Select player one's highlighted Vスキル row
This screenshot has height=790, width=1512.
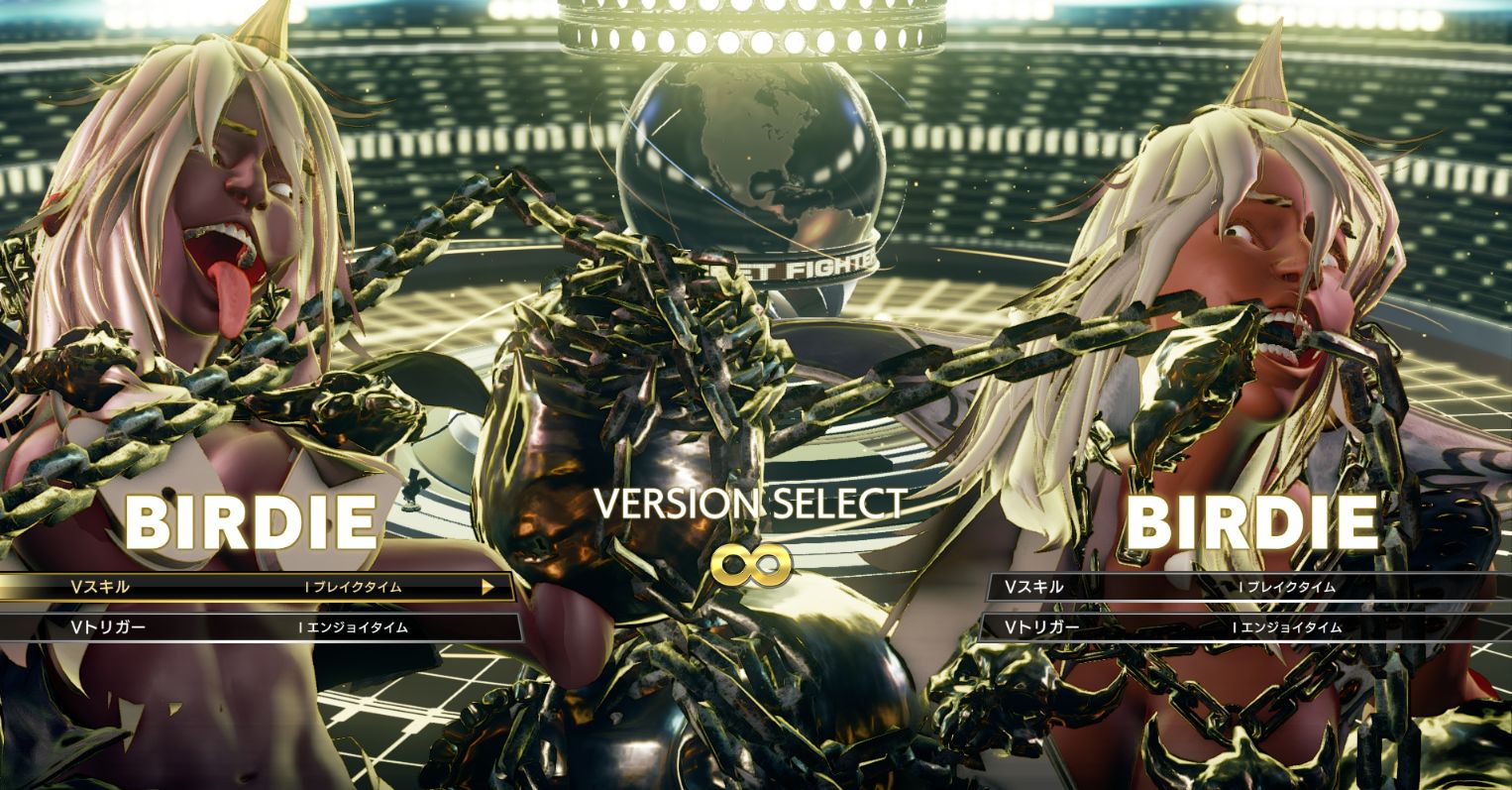pyautogui.click(x=256, y=587)
